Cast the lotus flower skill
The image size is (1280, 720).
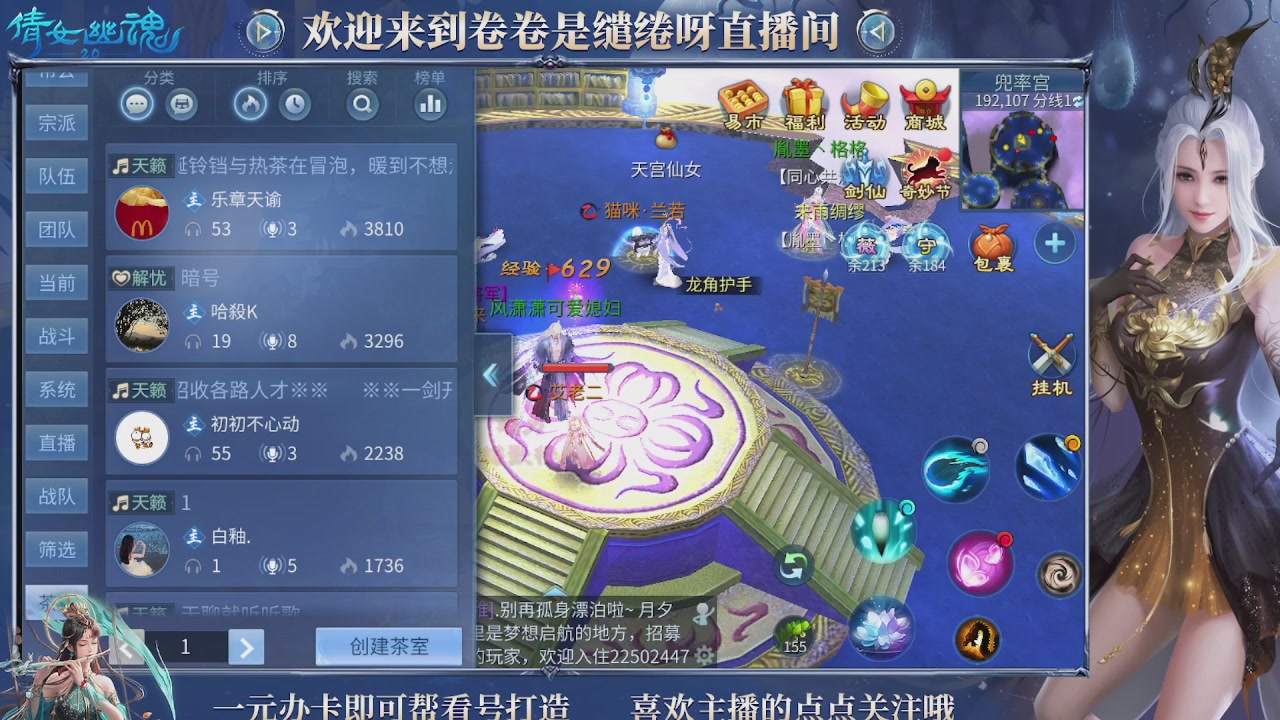880,627
